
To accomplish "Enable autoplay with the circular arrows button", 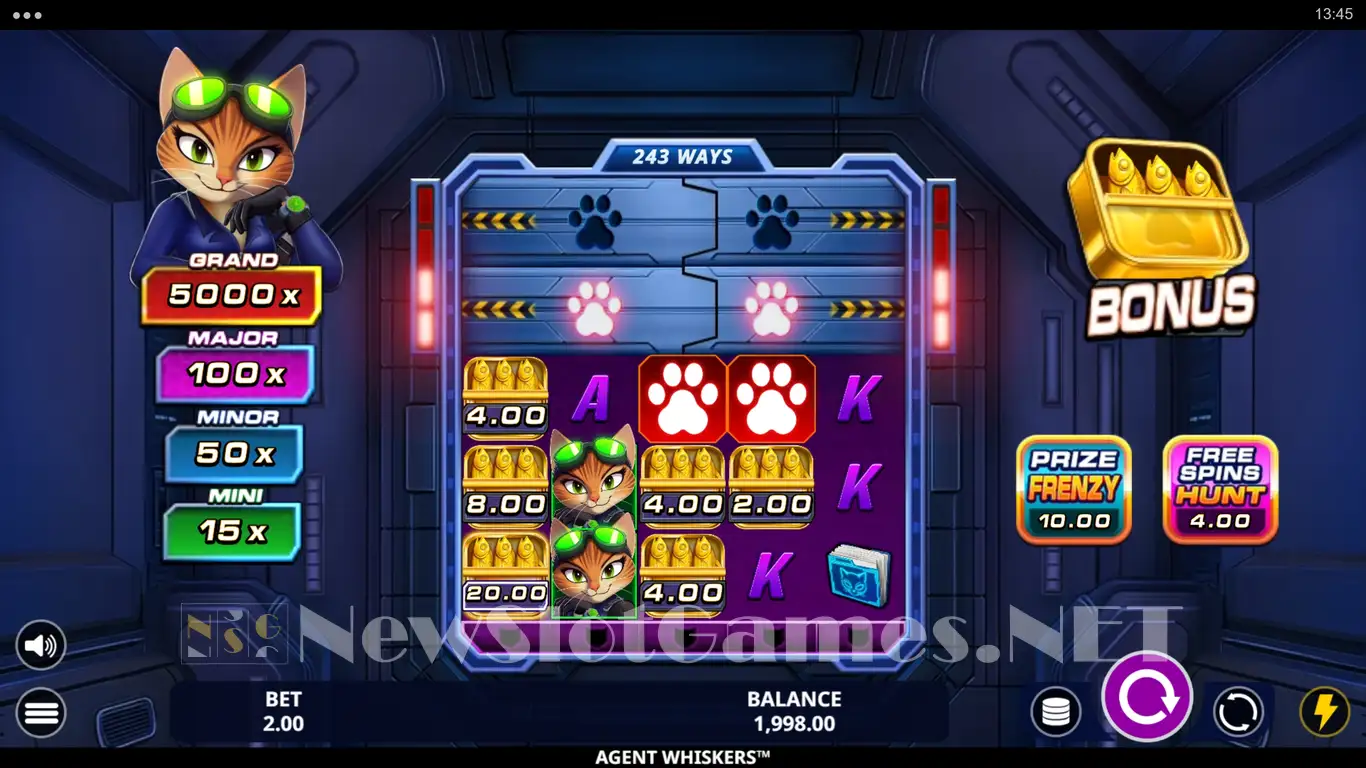I will pos(1238,712).
